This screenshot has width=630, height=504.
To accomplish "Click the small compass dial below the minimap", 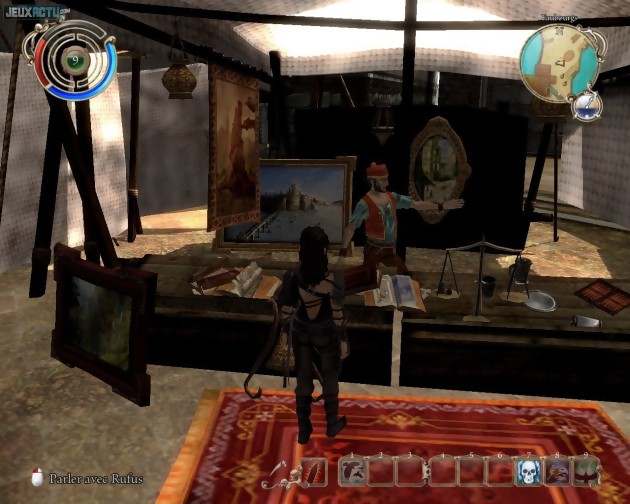I will pos(588,104).
